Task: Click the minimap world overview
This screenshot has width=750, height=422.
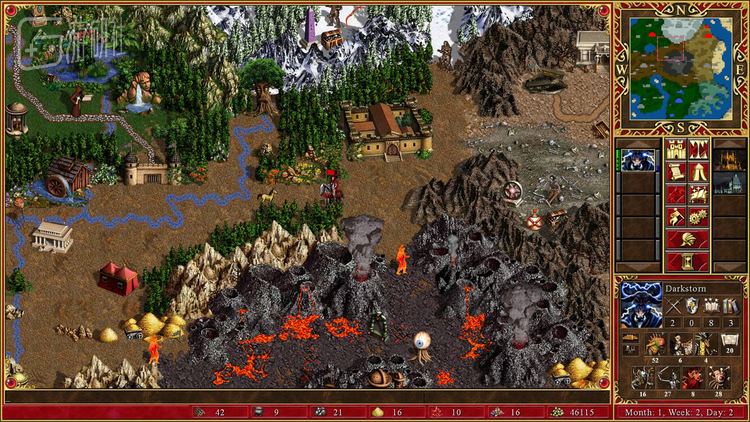Action: pyautogui.click(x=681, y=67)
